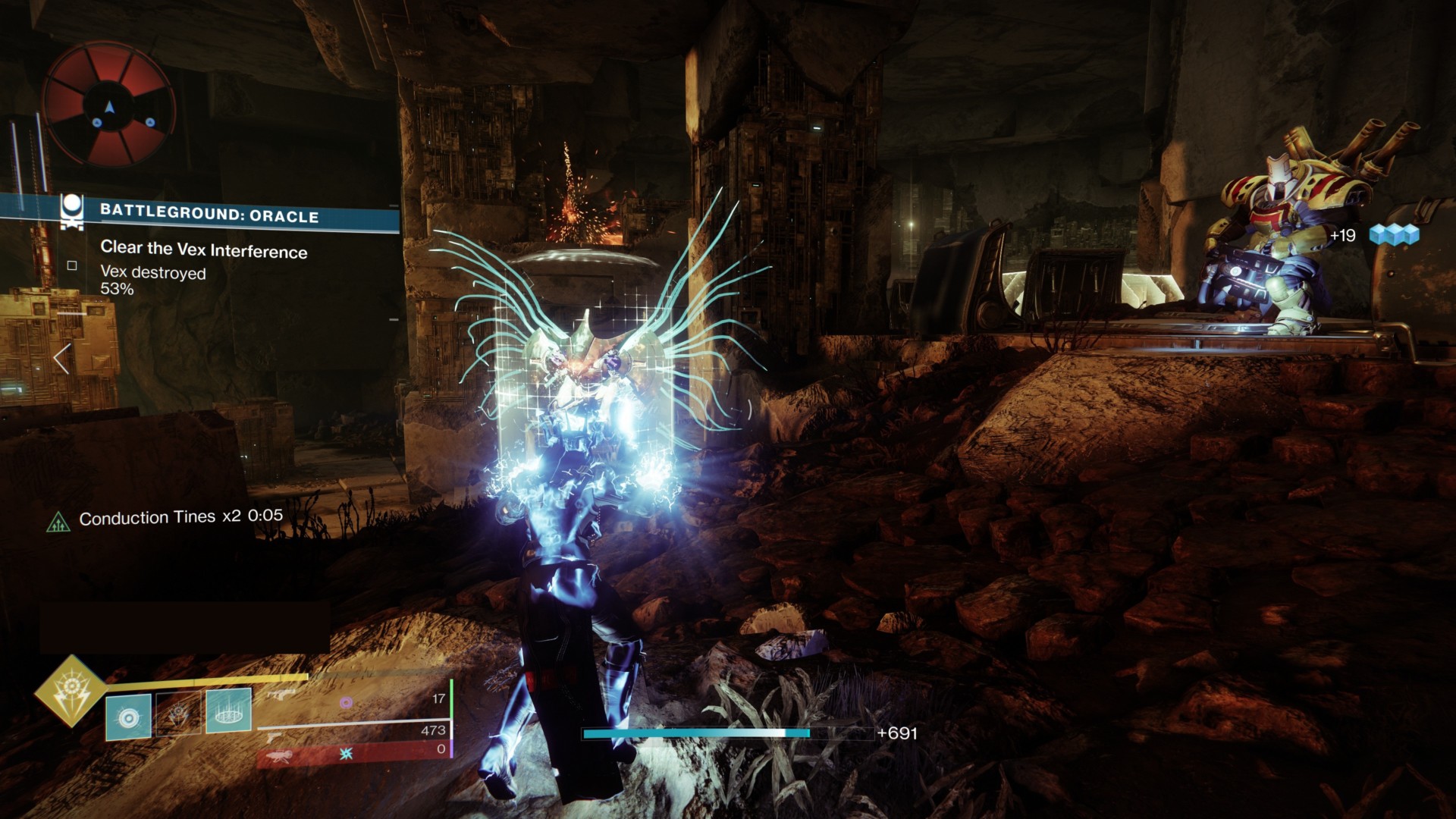
Task: Click the left-pointing arrow marker at screen edge
Action: 62,359
